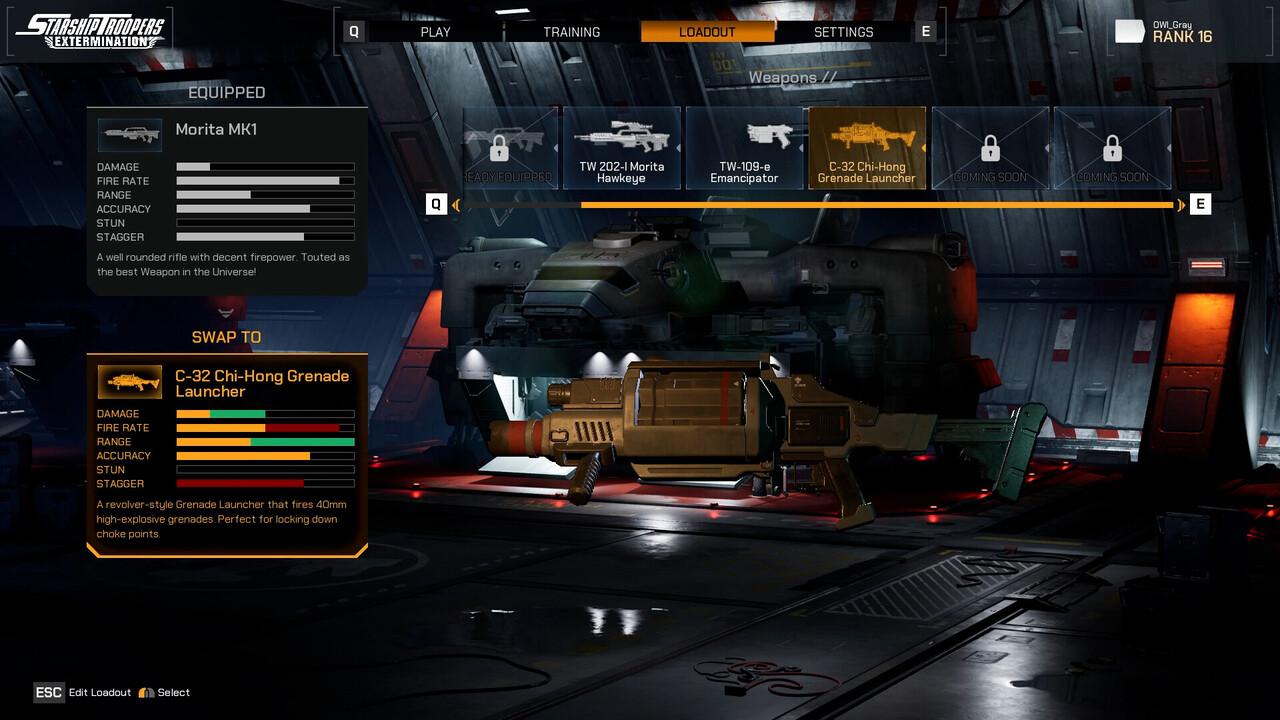Click the Starship Troopers Extermination logo

click(91, 31)
